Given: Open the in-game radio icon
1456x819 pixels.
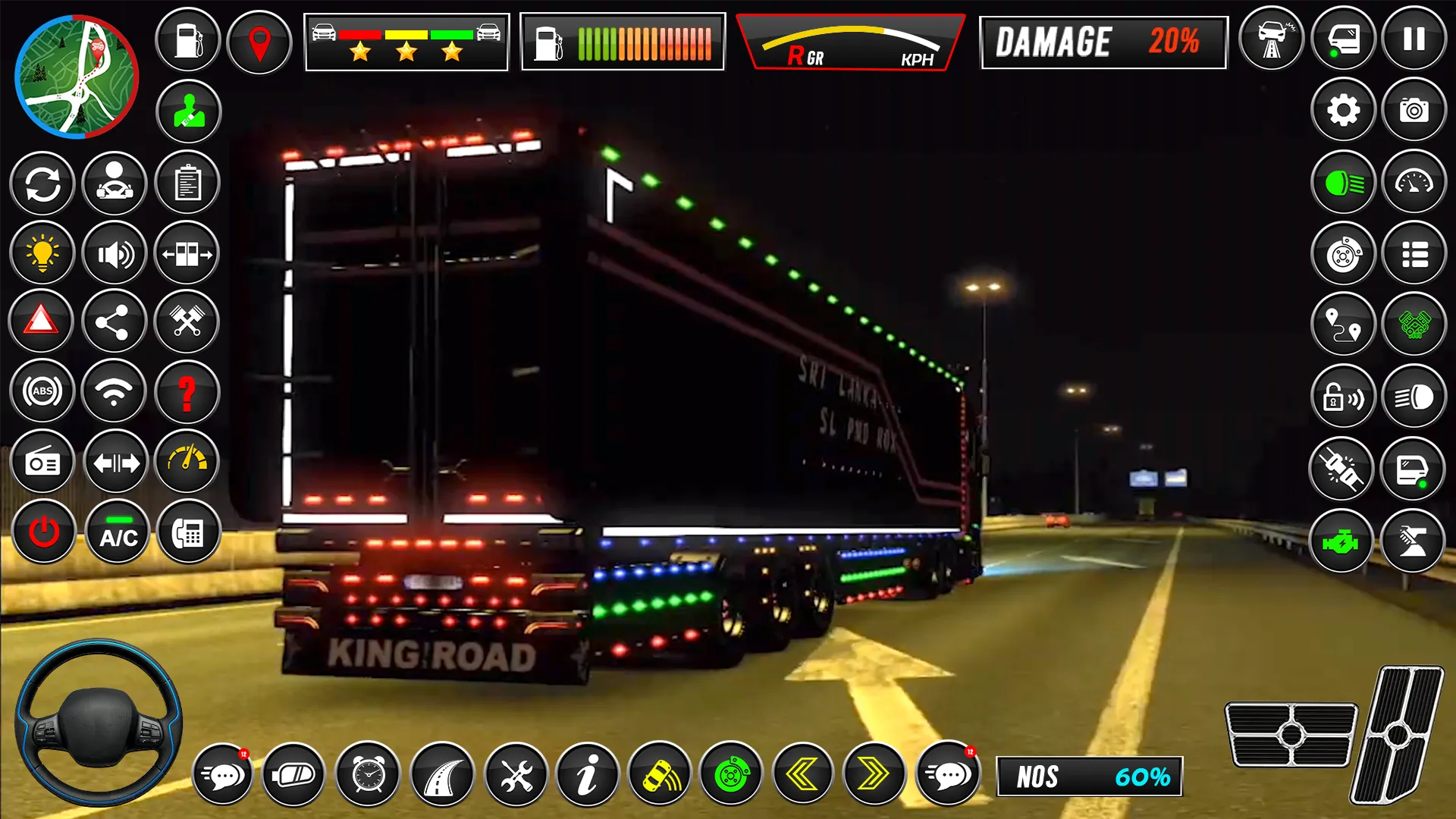Looking at the screenshot, I should coord(42,463).
